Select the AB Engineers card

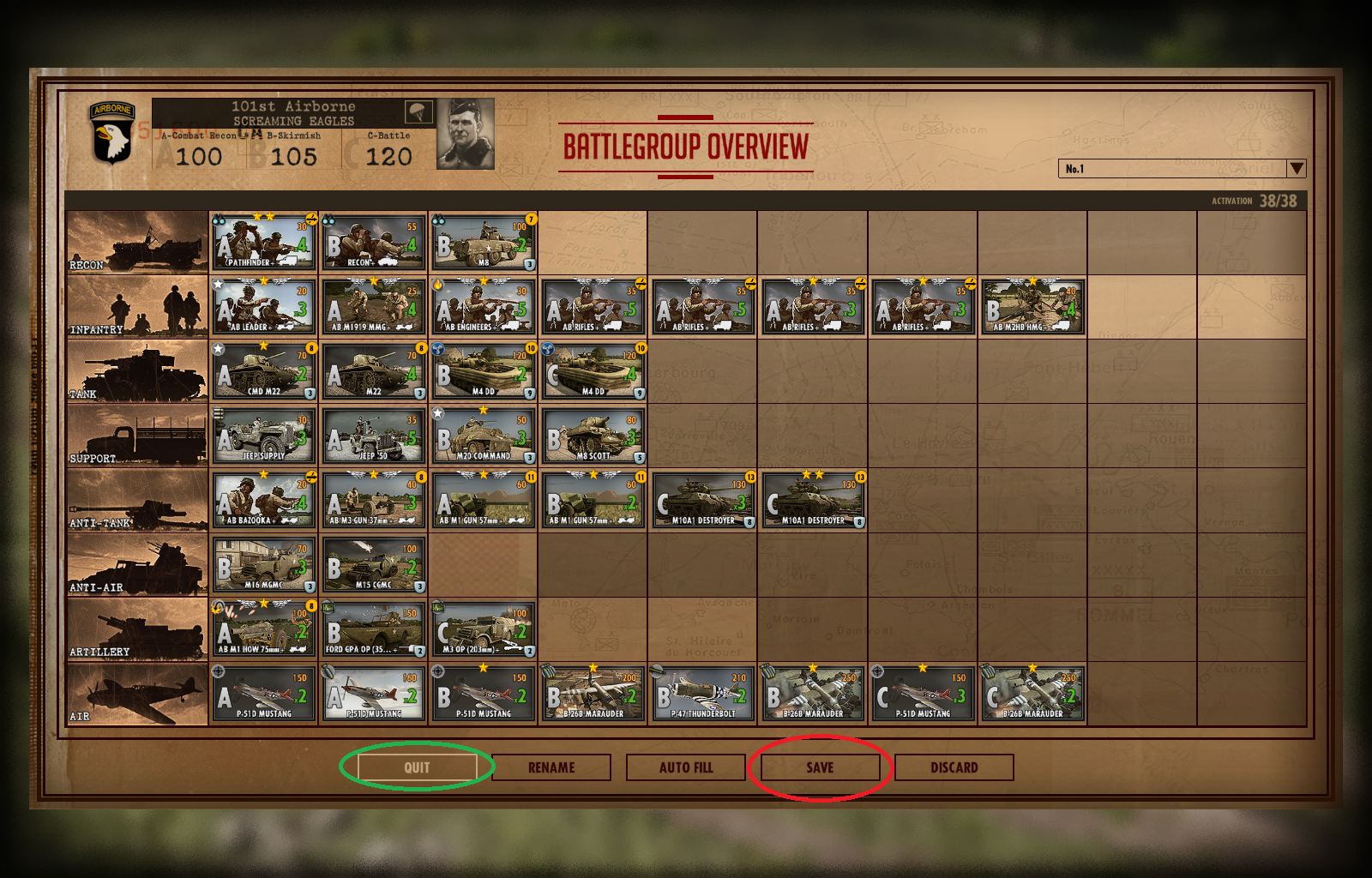click(x=484, y=307)
